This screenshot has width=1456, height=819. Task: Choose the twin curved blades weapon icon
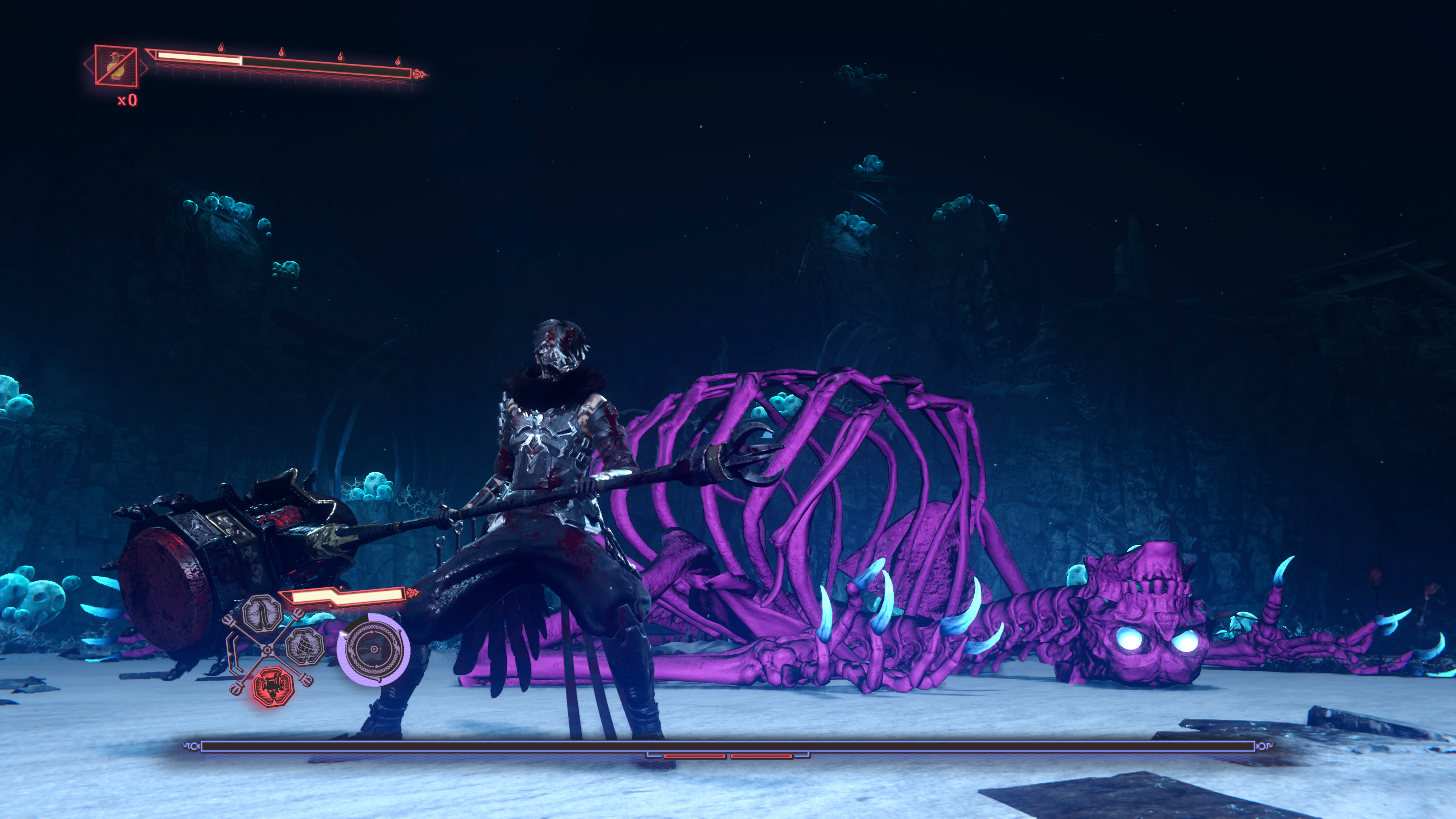click(x=262, y=614)
